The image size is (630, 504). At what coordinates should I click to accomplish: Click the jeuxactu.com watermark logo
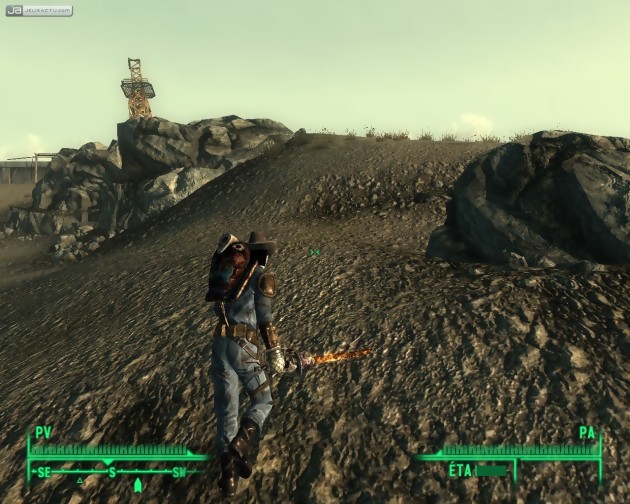39,11
